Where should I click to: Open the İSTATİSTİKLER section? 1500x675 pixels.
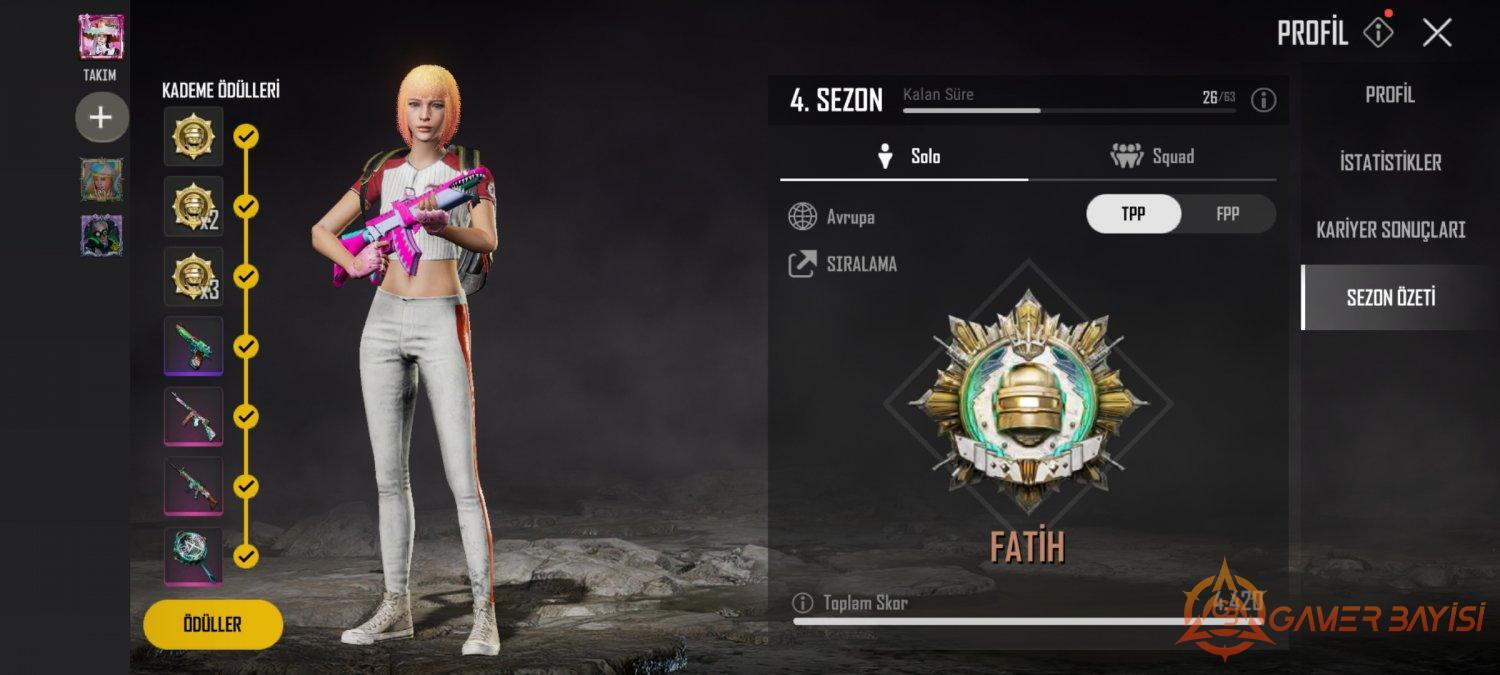[x=1390, y=162]
